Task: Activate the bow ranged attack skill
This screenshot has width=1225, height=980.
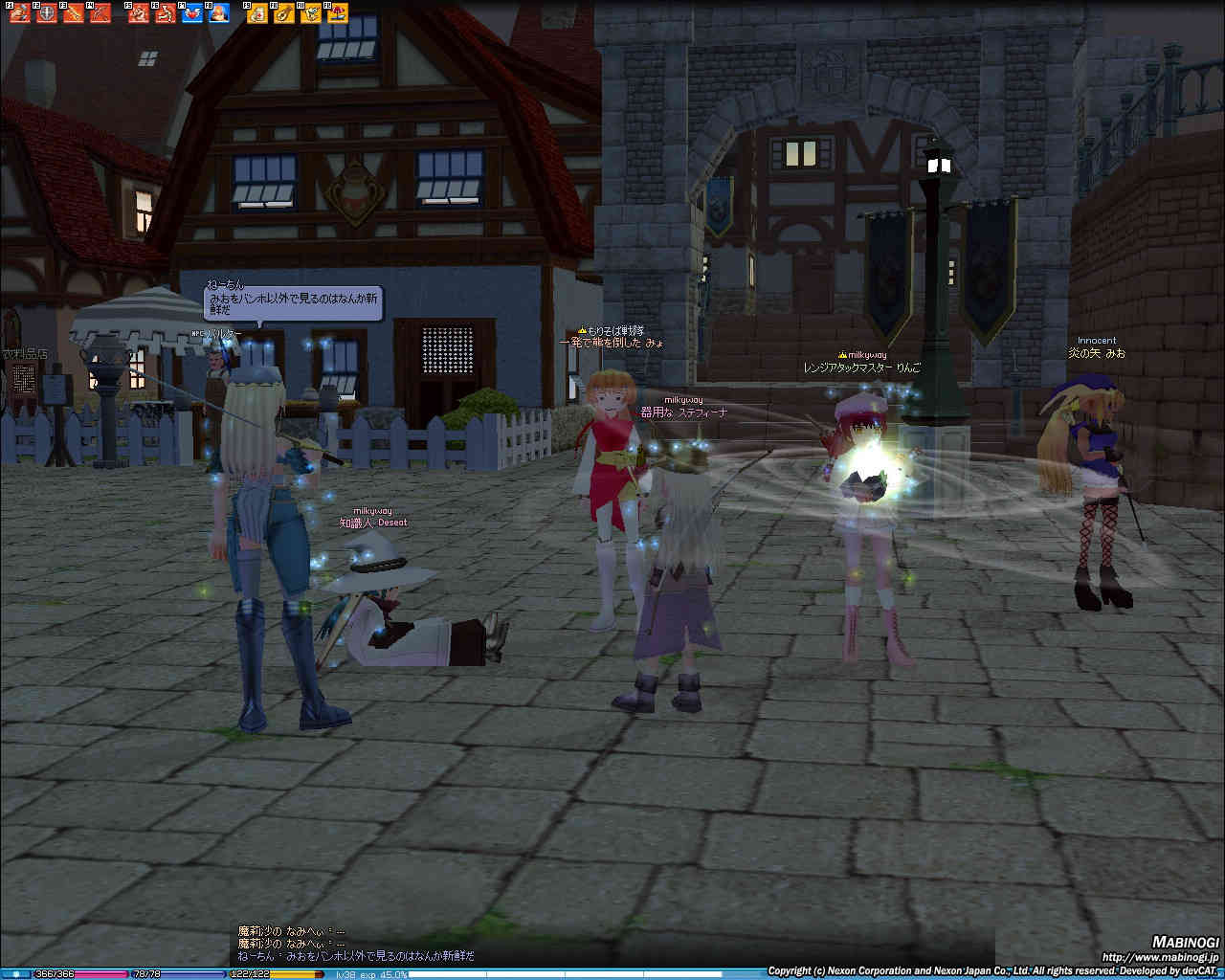Action: coord(100,13)
